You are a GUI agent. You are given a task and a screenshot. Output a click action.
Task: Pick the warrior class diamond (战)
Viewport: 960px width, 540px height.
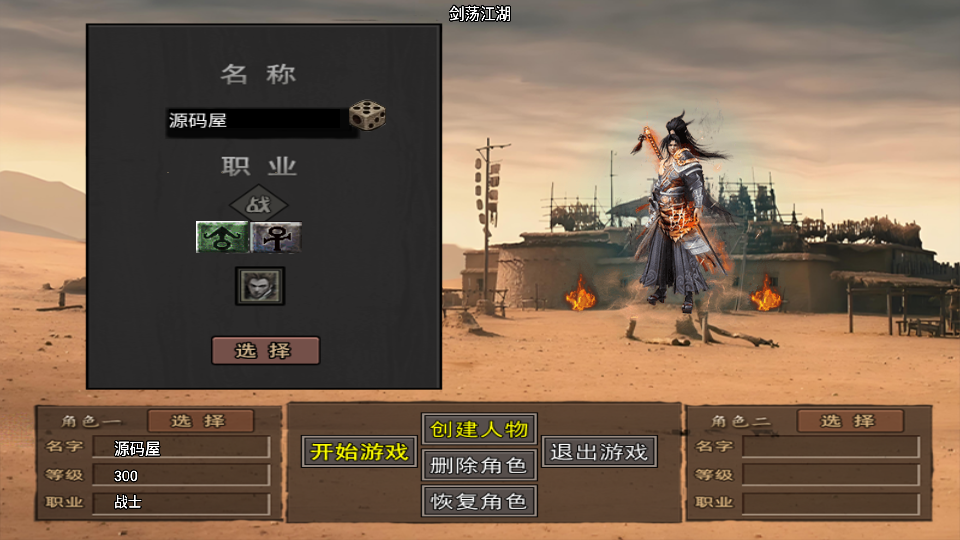[259, 205]
